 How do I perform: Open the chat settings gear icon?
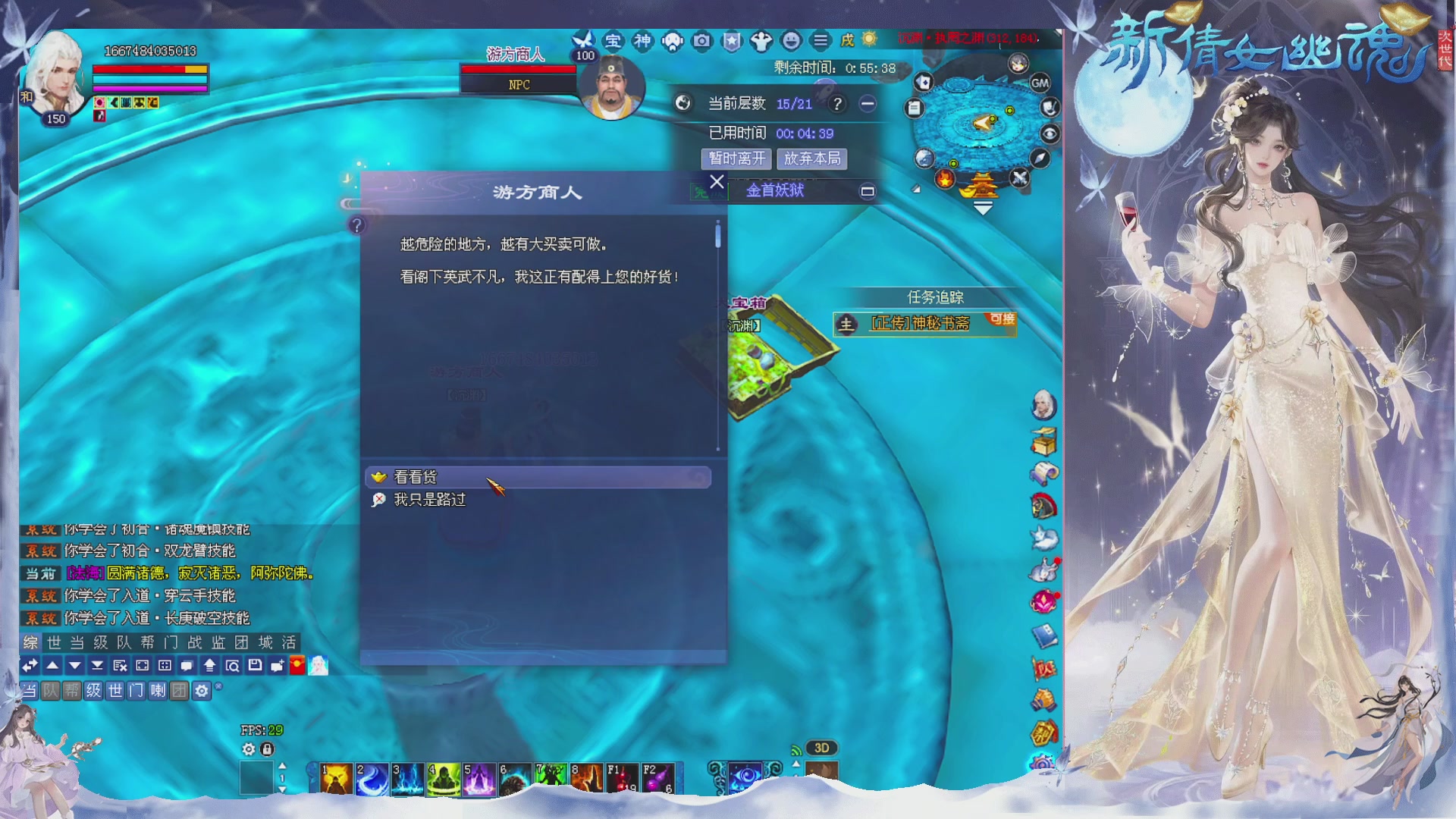tap(202, 692)
